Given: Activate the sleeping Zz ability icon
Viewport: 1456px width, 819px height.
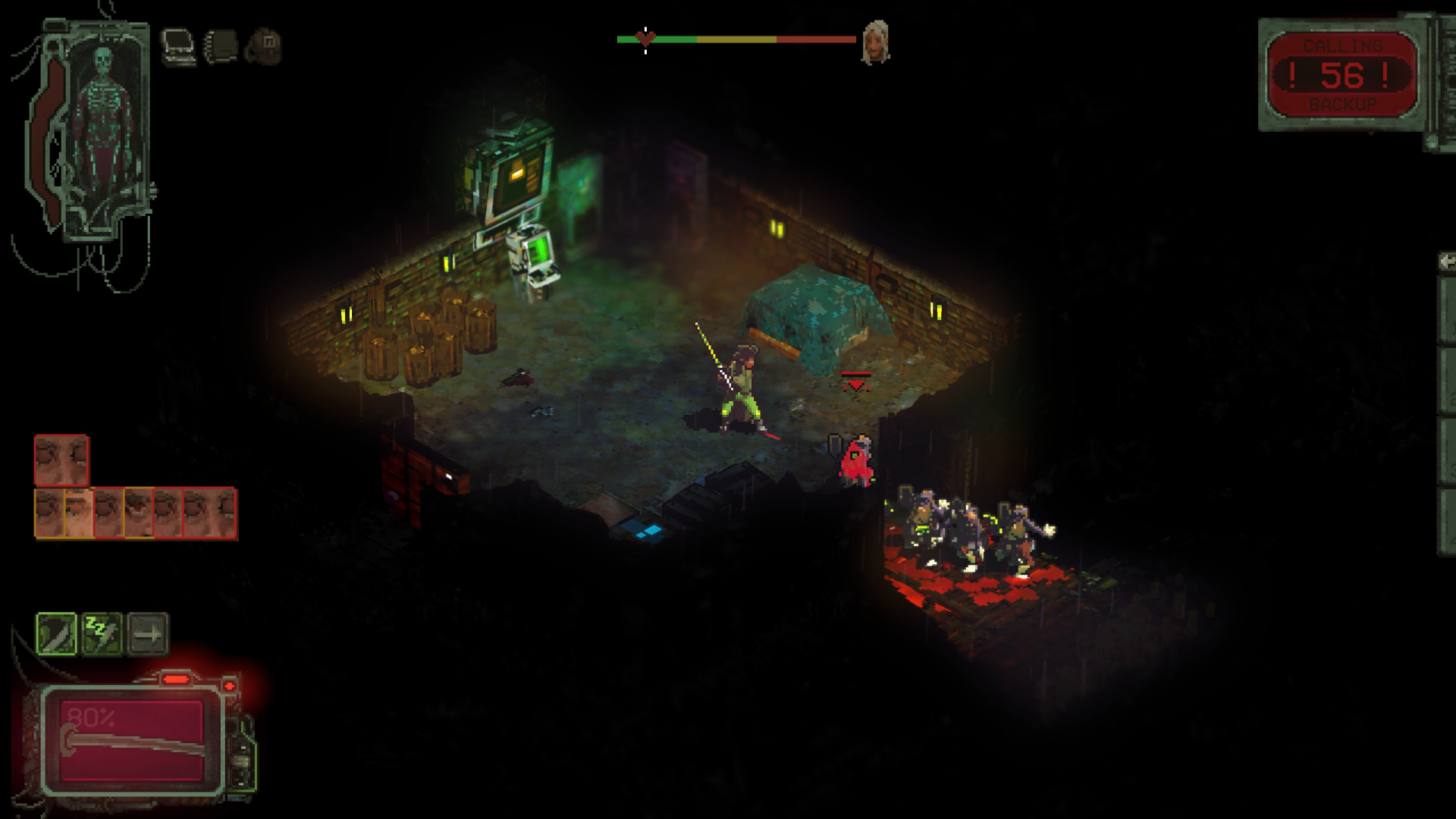Looking at the screenshot, I should [x=102, y=633].
